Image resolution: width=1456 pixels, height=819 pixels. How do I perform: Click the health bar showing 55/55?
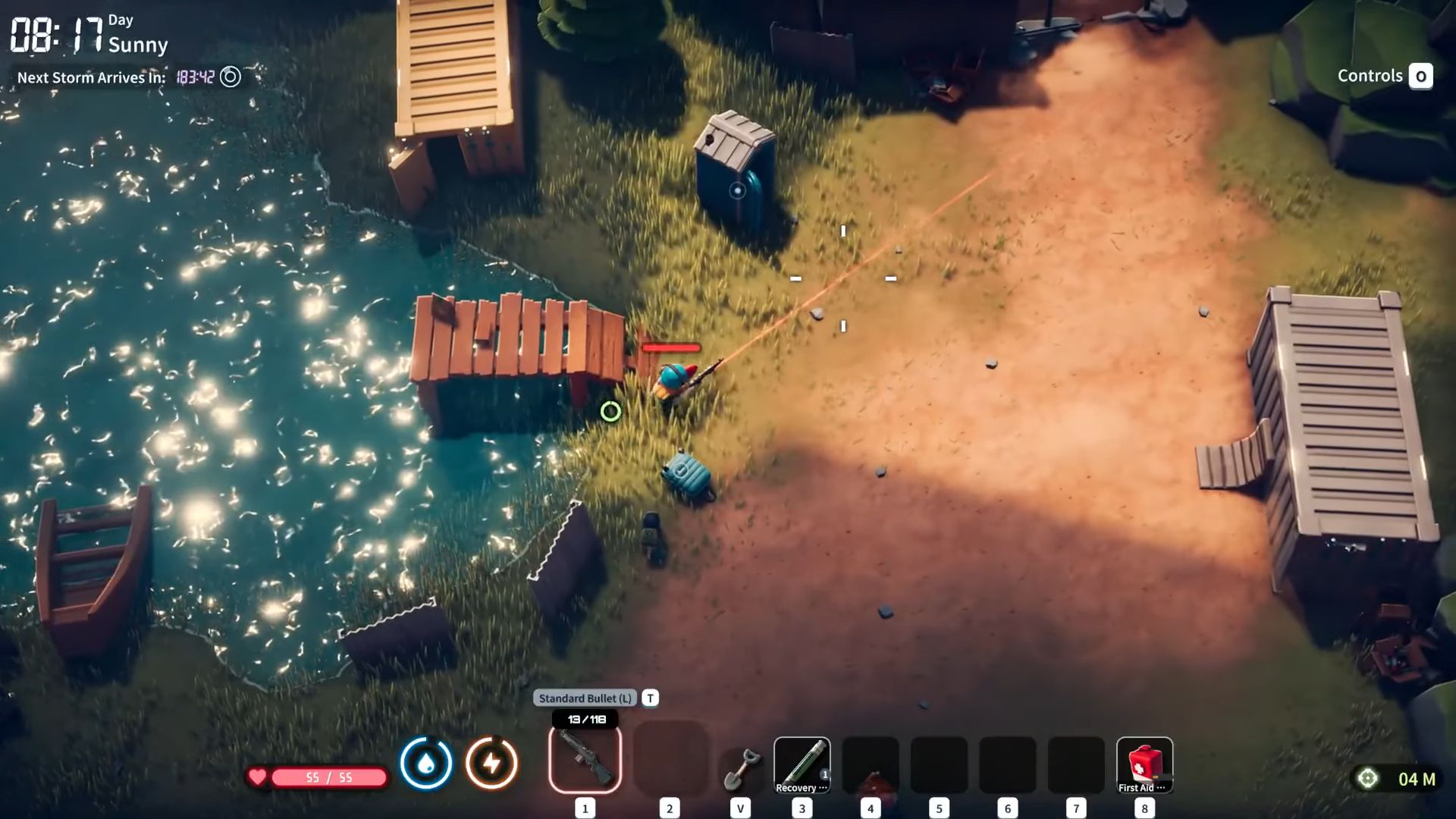pyautogui.click(x=326, y=775)
